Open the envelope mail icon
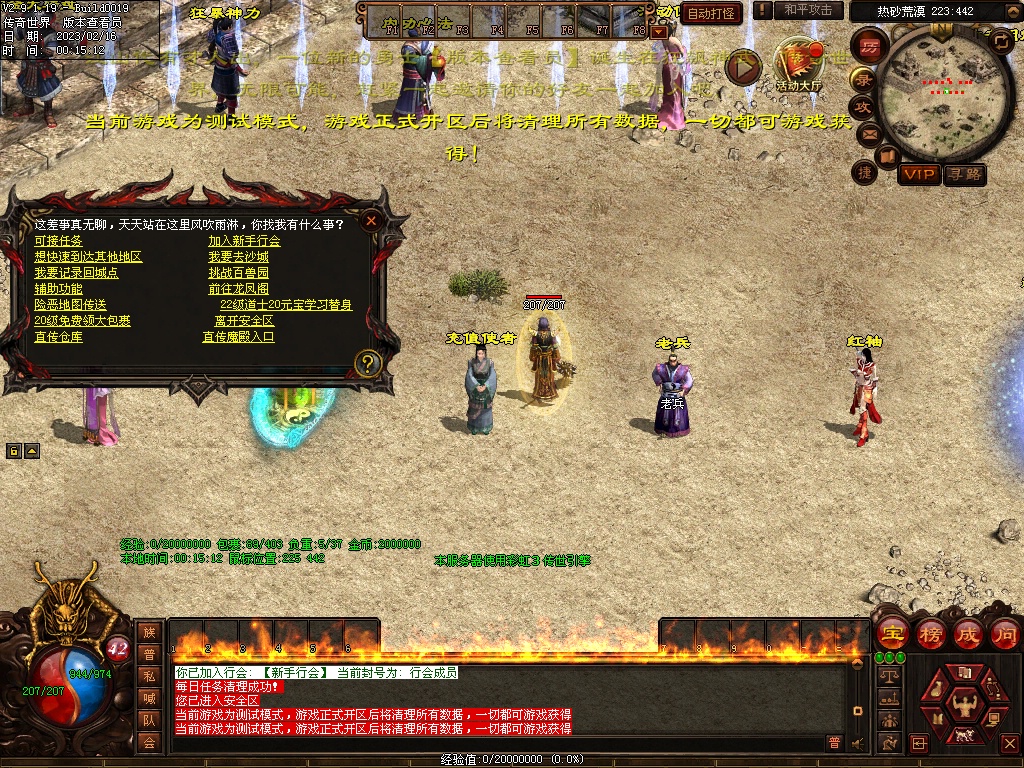This screenshot has height=768, width=1024. tap(866, 133)
